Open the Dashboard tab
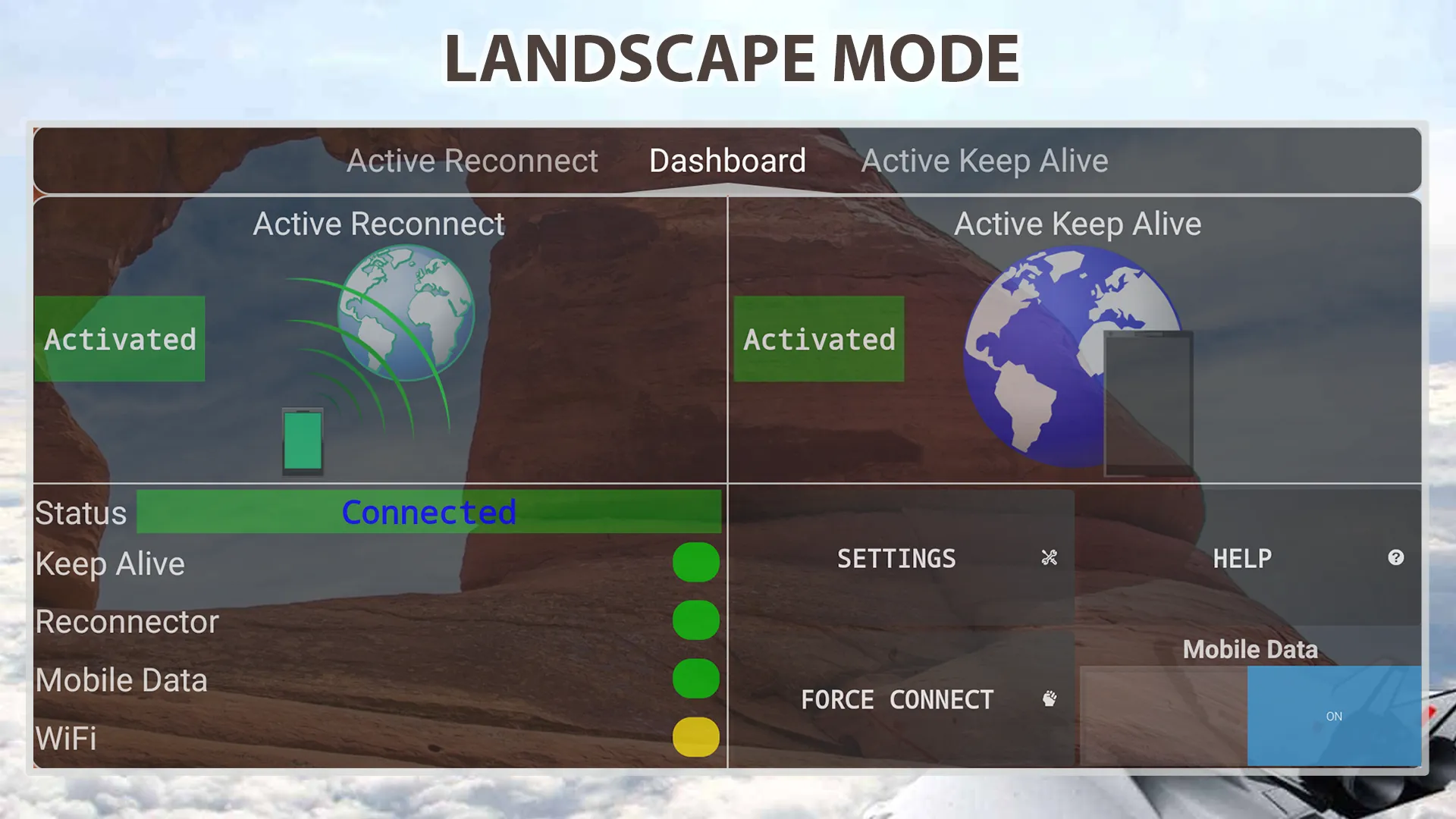The width and height of the screenshot is (1456, 819). (x=727, y=160)
